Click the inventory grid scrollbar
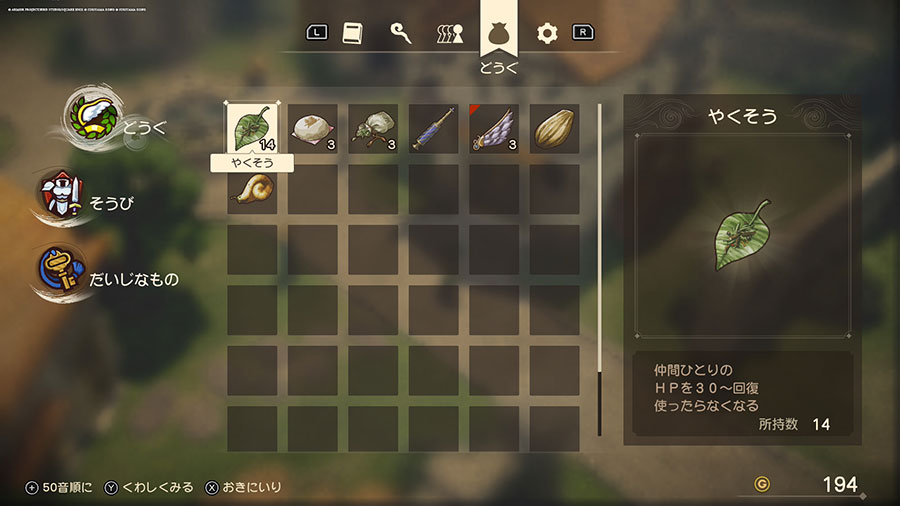Screen dimensions: 900x506 pyautogui.click(x=599, y=268)
